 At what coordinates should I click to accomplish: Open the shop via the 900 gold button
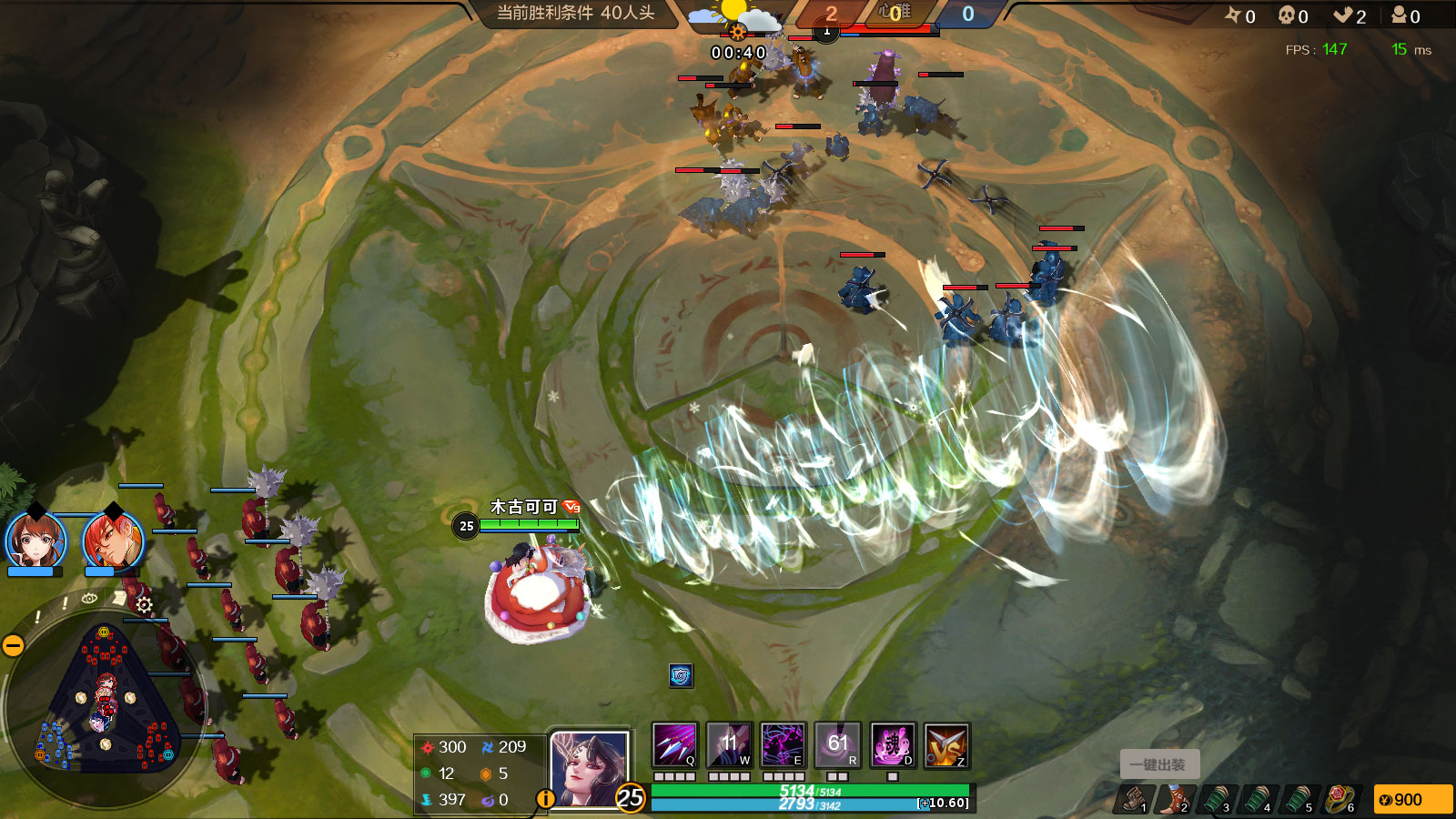point(1412,799)
